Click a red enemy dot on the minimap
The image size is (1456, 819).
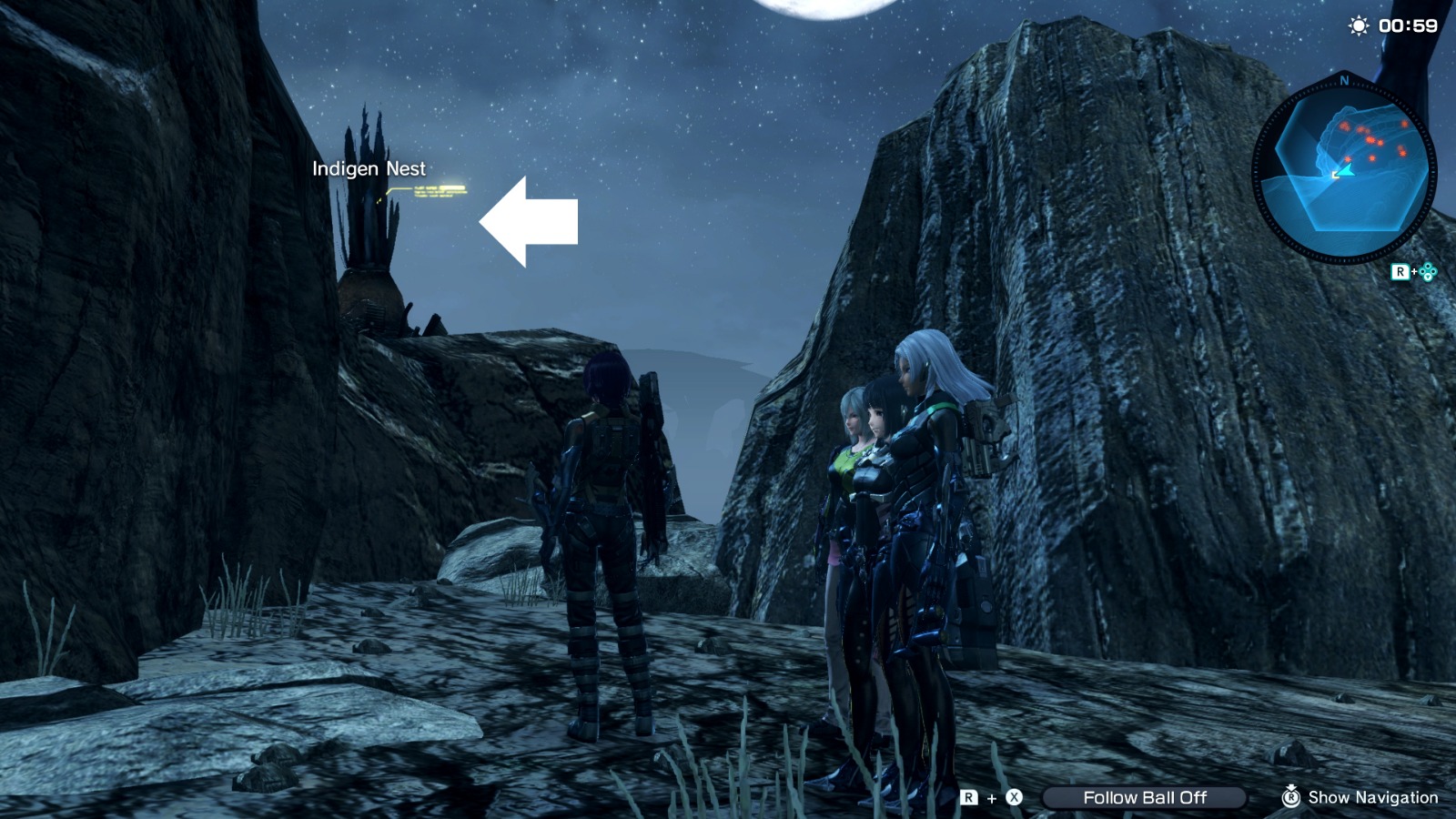click(x=1370, y=139)
